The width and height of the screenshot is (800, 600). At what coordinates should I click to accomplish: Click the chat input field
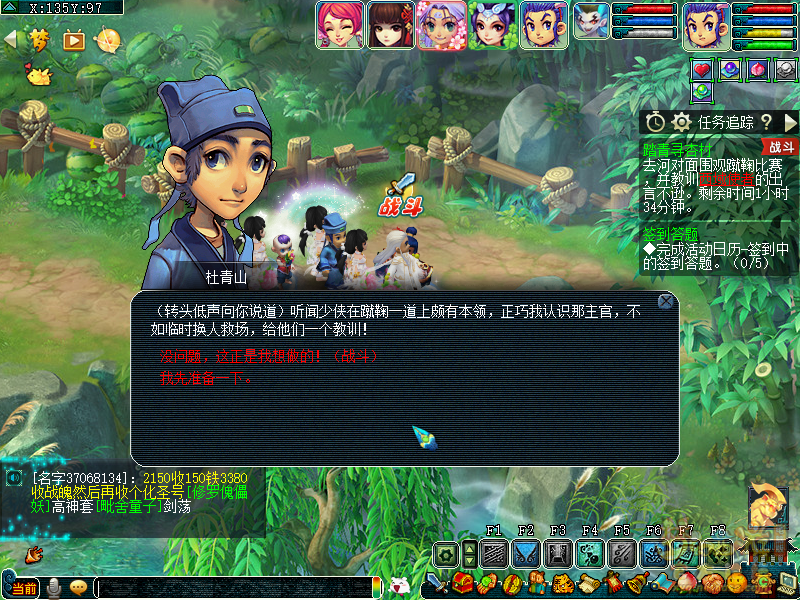[x=230, y=587]
